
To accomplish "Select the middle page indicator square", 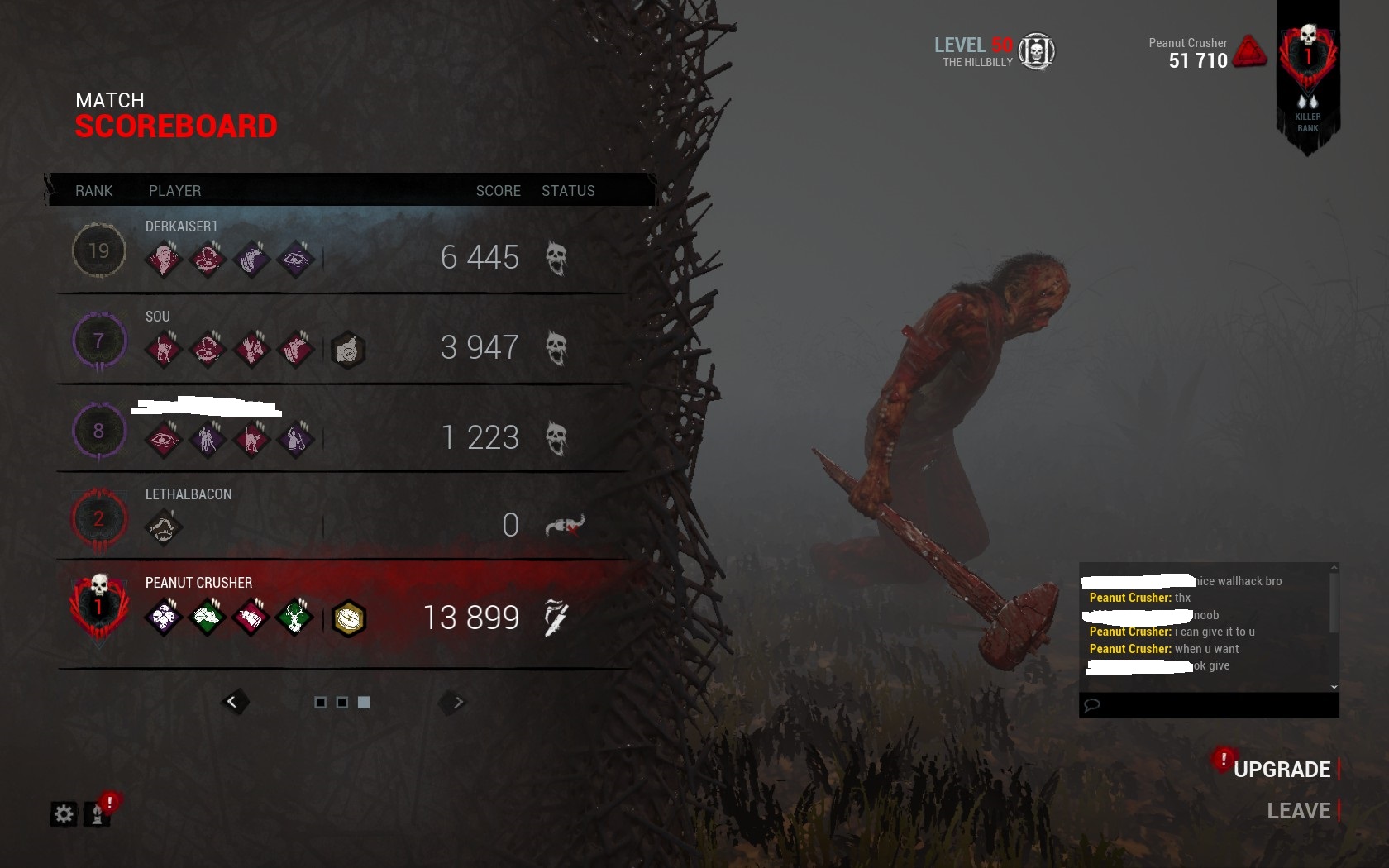I will click(342, 702).
